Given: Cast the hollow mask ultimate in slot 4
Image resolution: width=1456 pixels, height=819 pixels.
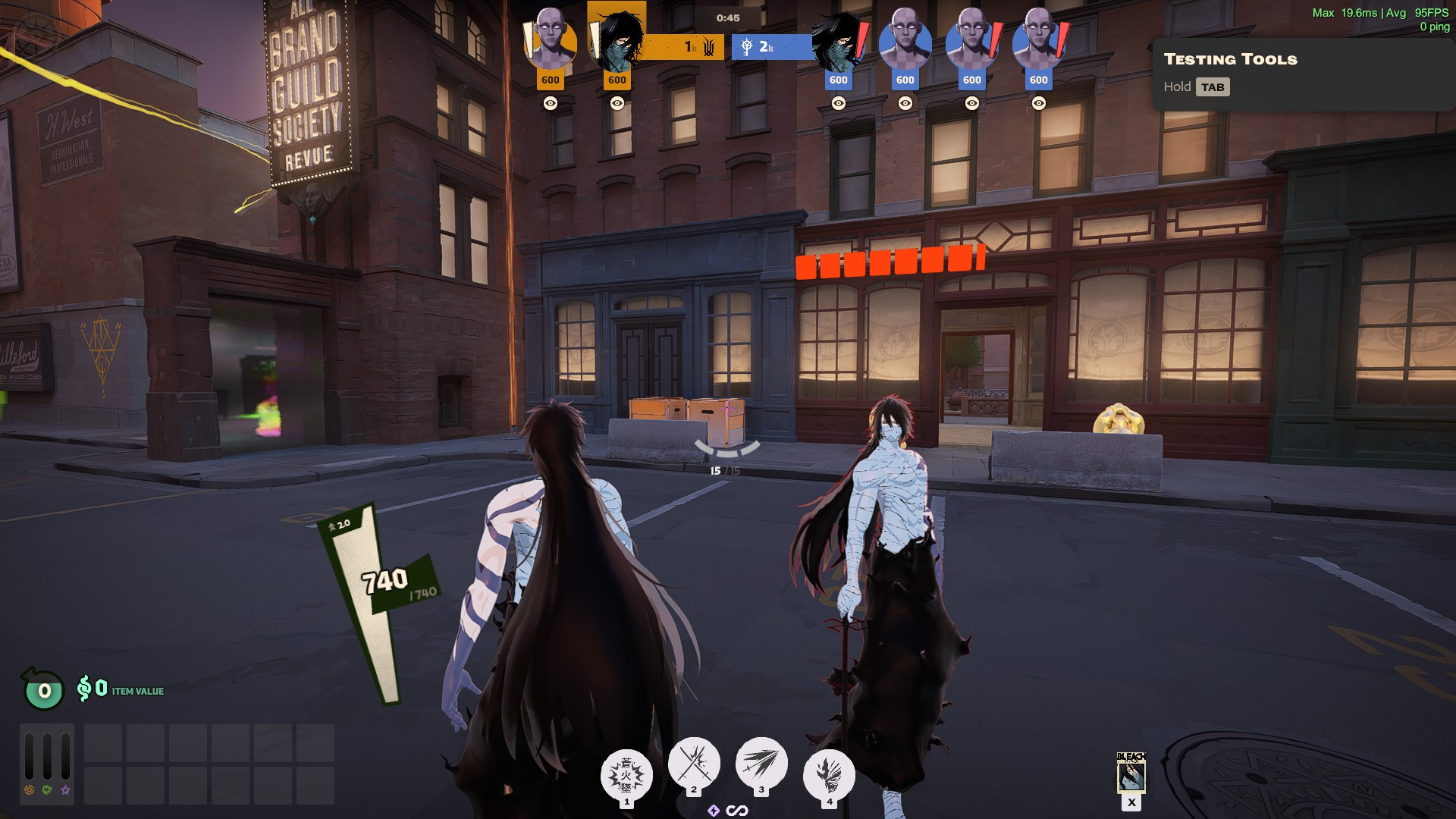Looking at the screenshot, I should [829, 775].
